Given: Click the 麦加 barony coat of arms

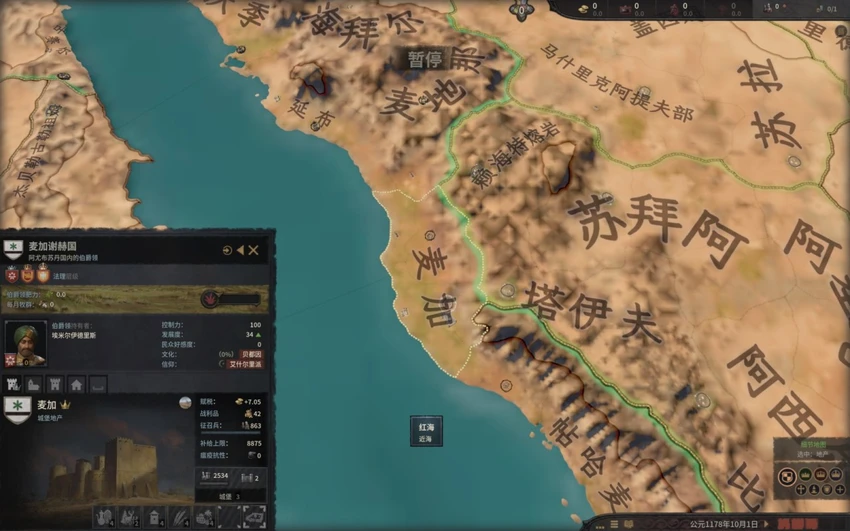Looking at the screenshot, I should pos(17,408).
